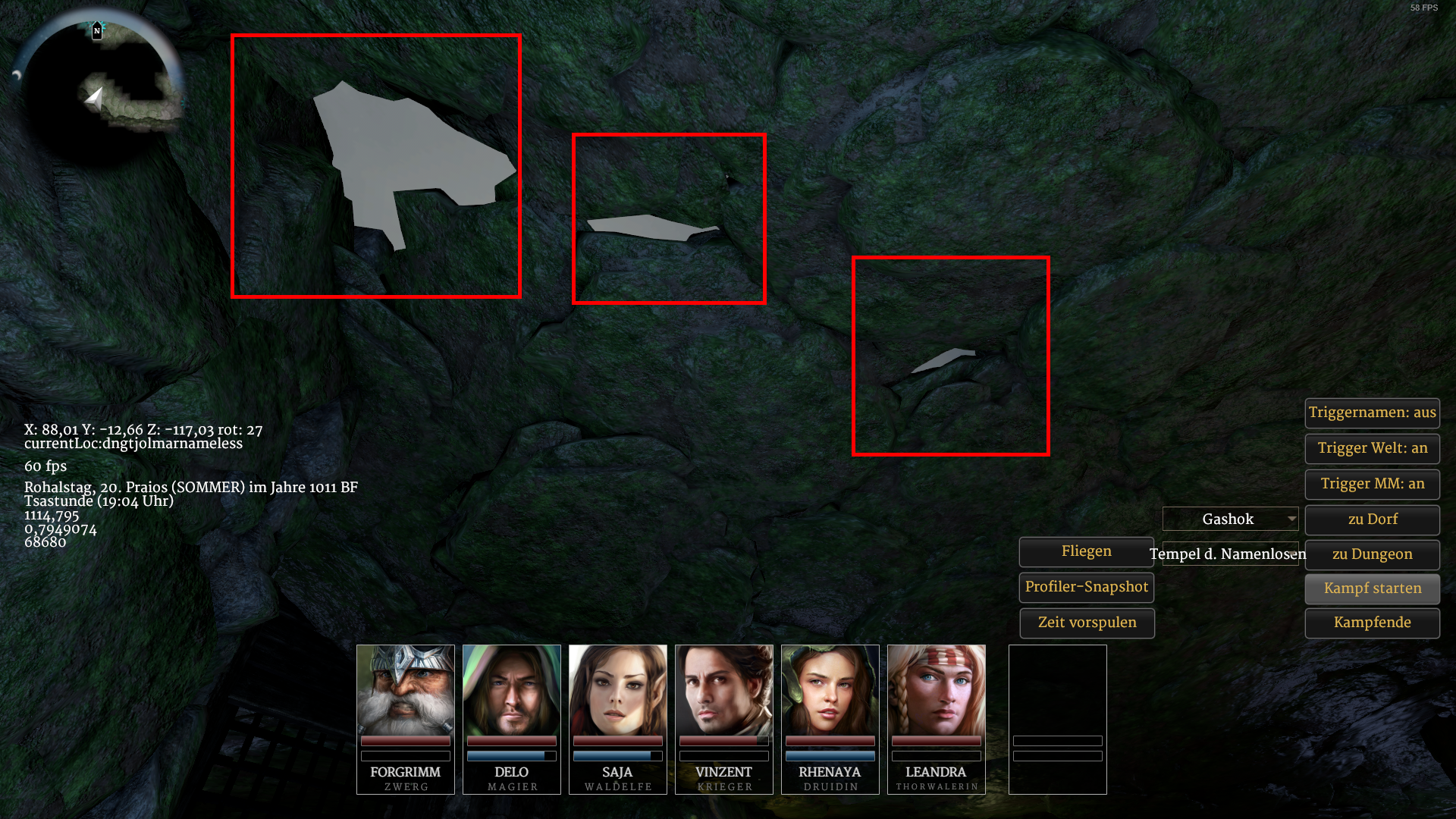End the fight with Kampfende

(x=1372, y=623)
